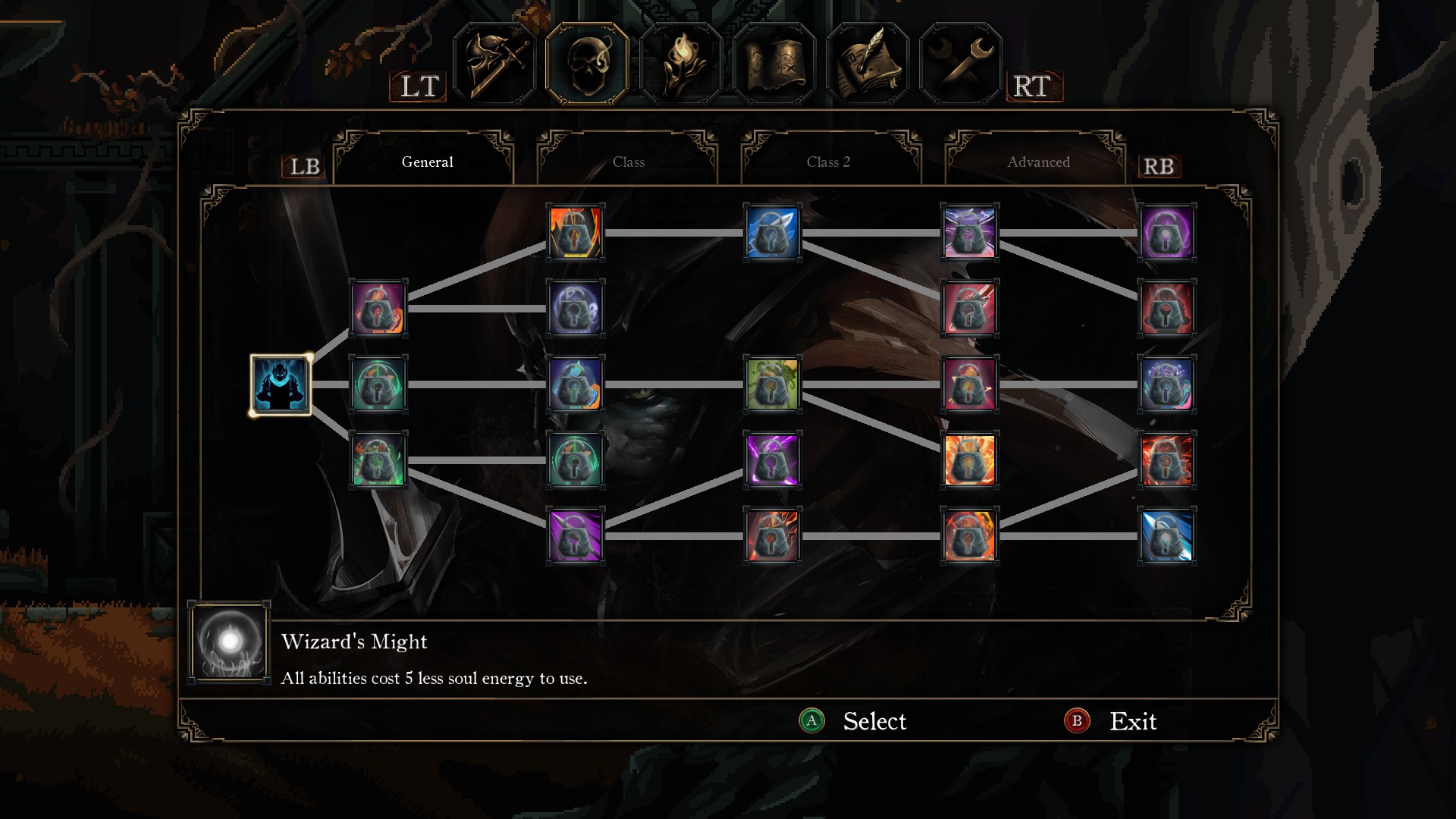Select the unlocked blue hooded figure skill

tap(281, 384)
